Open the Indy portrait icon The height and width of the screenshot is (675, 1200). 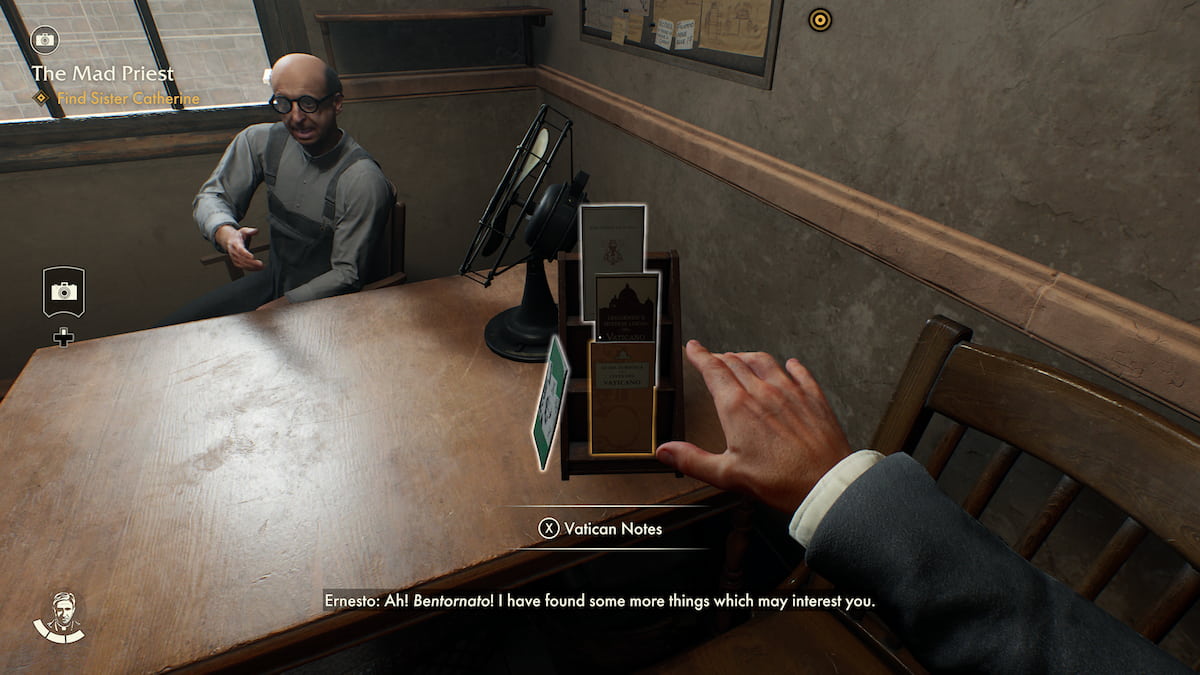click(59, 616)
